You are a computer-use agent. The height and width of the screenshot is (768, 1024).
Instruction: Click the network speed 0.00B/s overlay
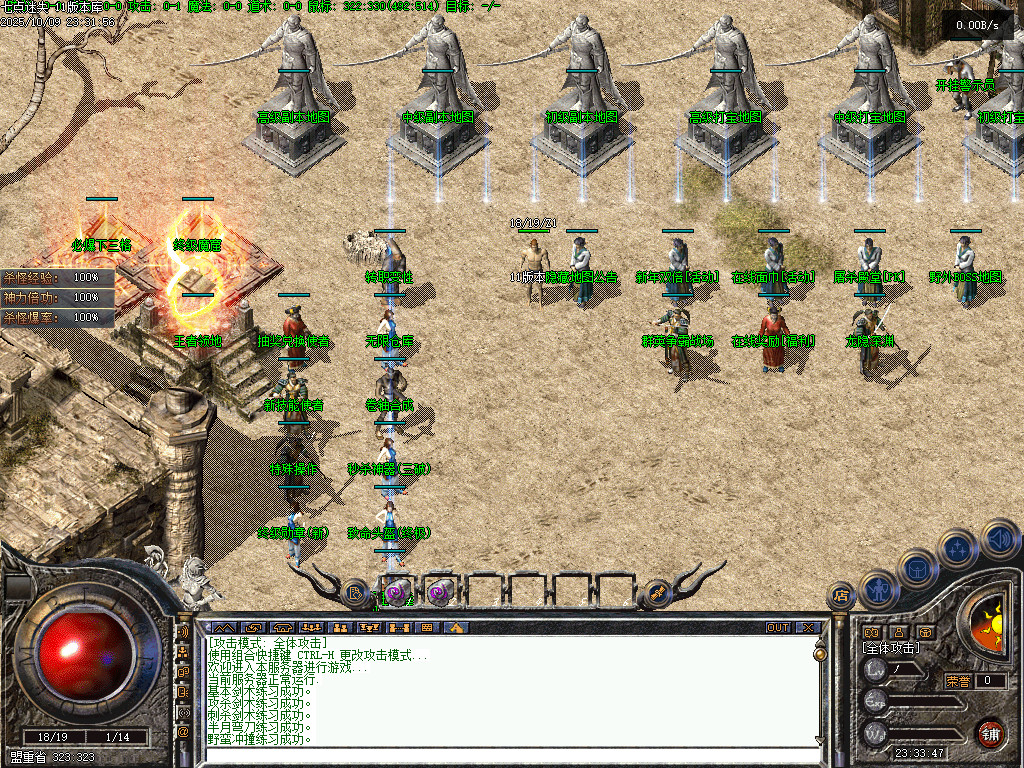click(x=977, y=25)
